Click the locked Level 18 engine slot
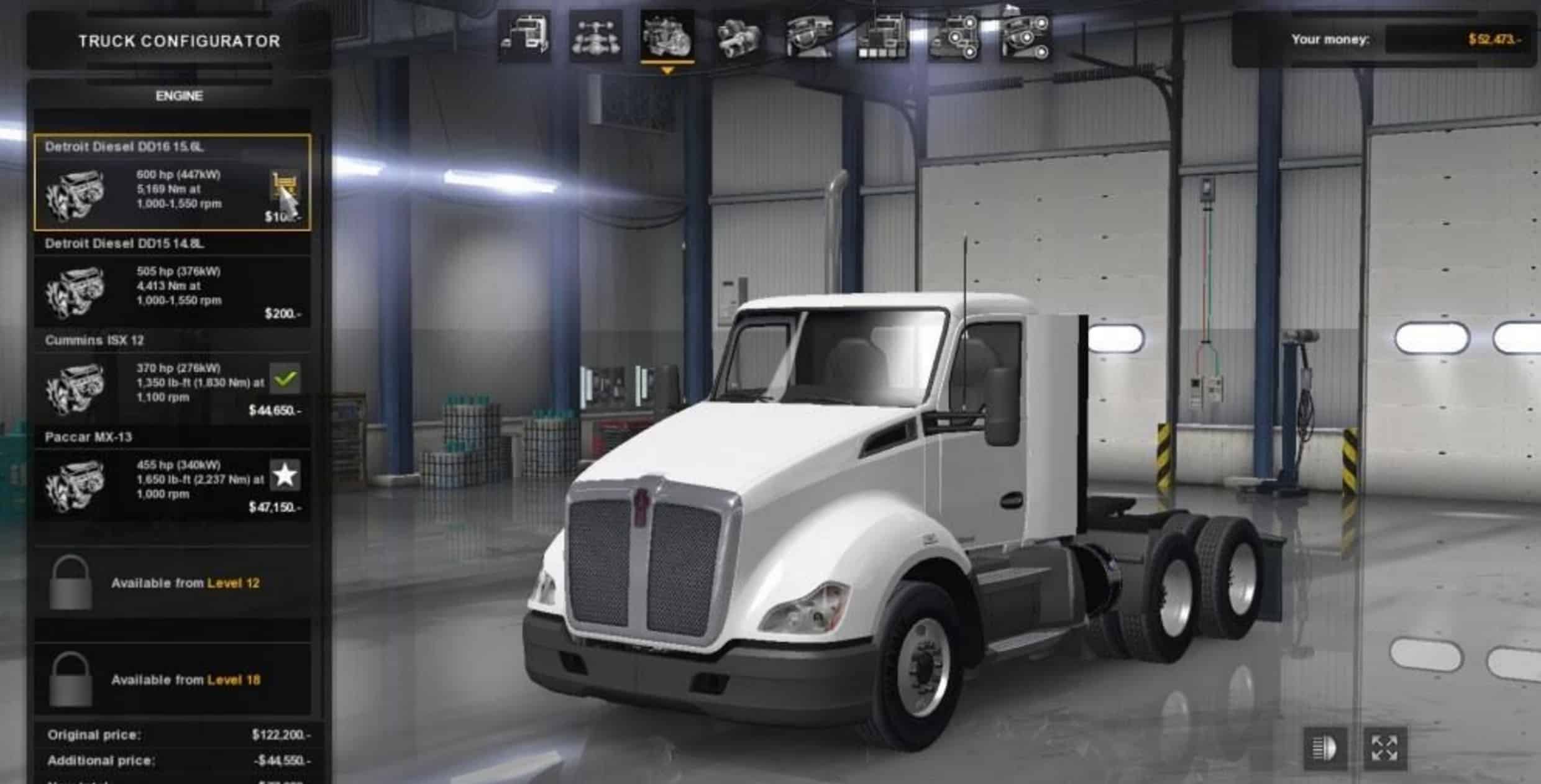This screenshot has width=1541, height=784. tap(172, 680)
